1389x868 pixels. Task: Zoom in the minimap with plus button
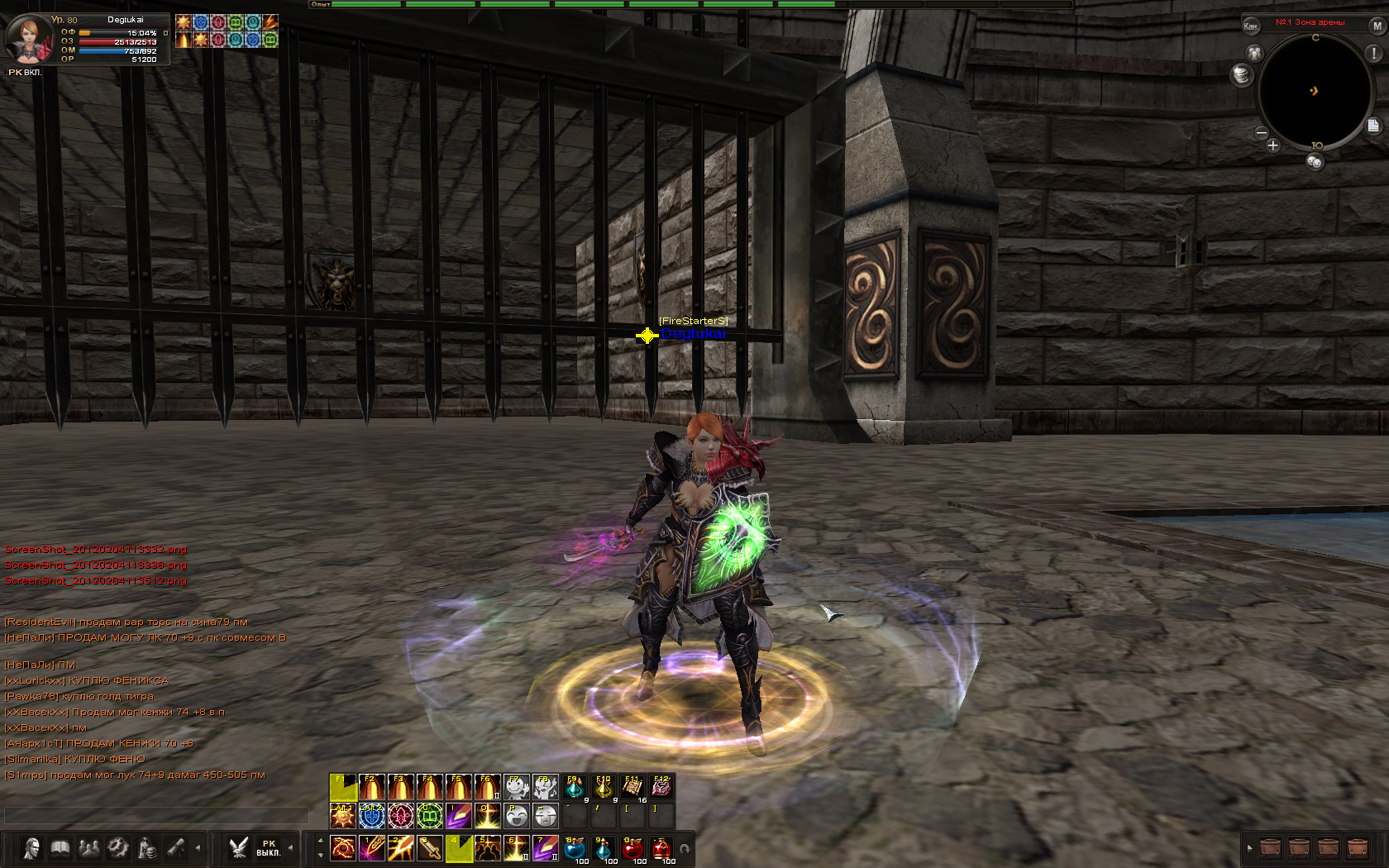click(1272, 145)
